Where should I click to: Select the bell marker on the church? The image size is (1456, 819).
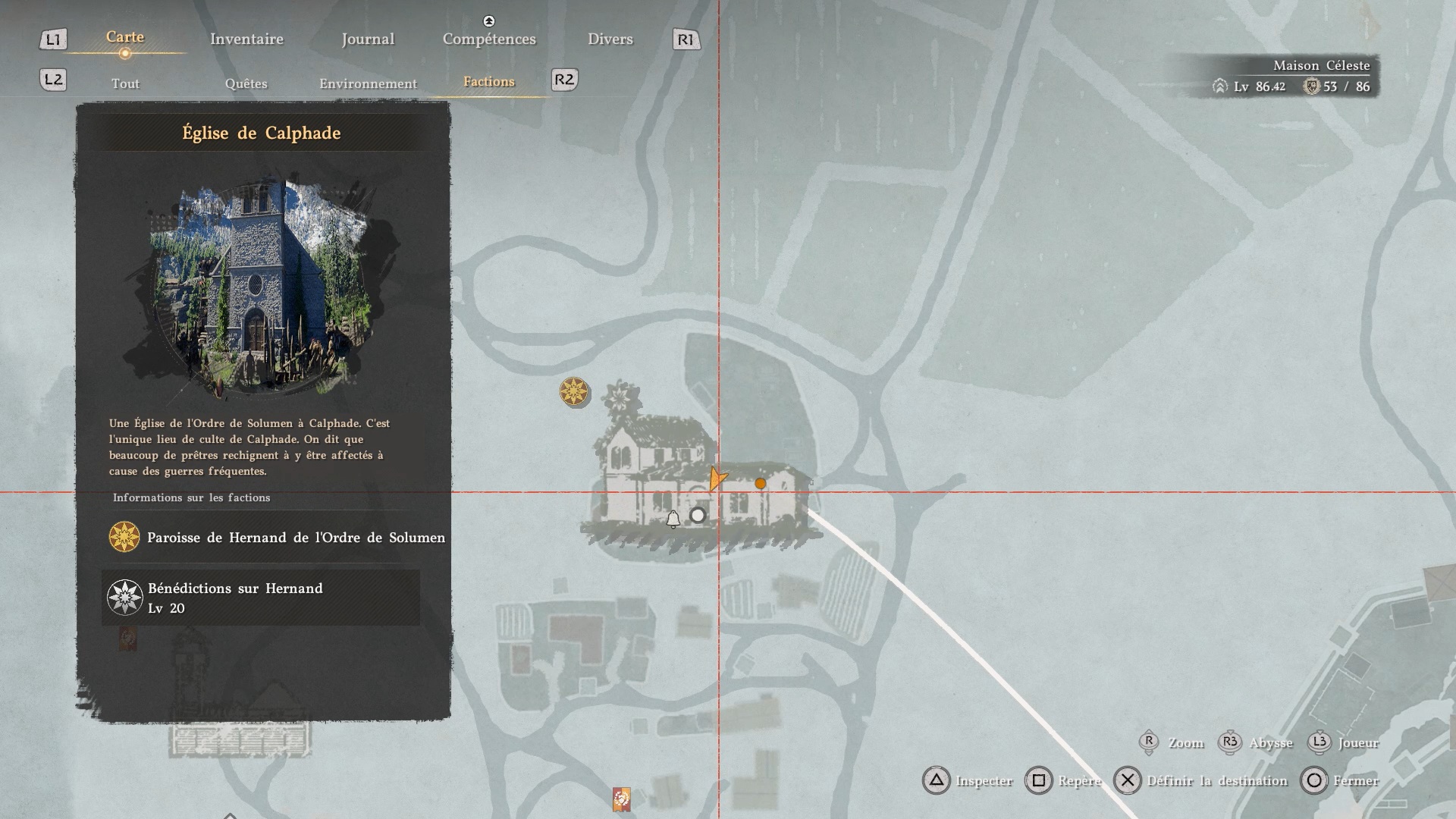coord(673,519)
